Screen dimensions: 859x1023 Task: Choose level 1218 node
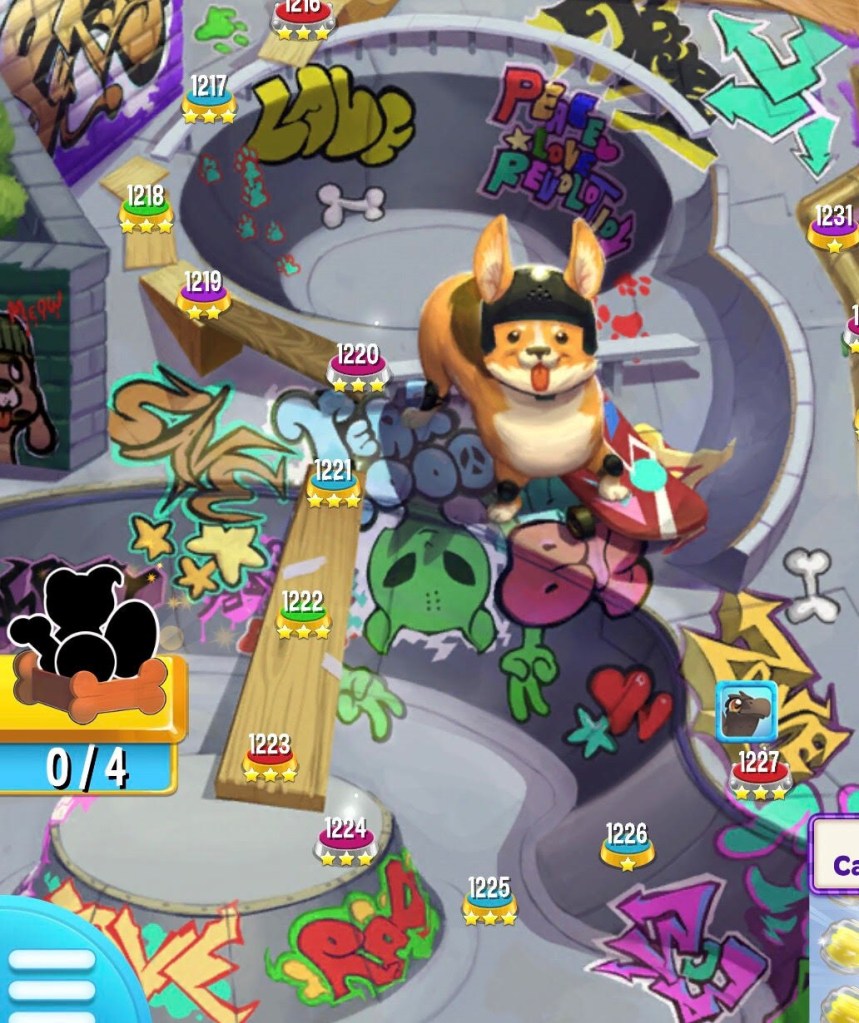(146, 210)
